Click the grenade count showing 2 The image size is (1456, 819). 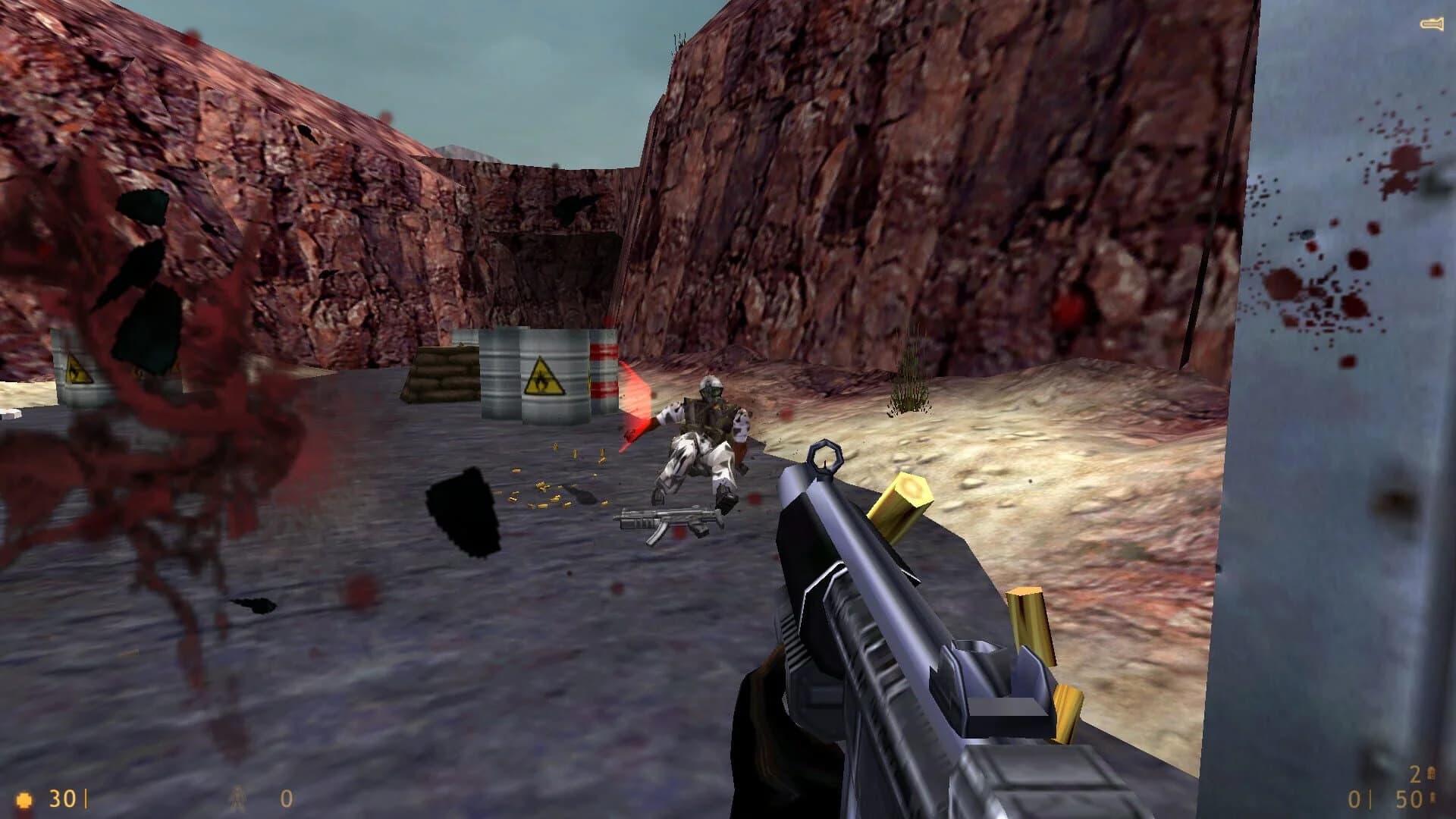[1414, 773]
